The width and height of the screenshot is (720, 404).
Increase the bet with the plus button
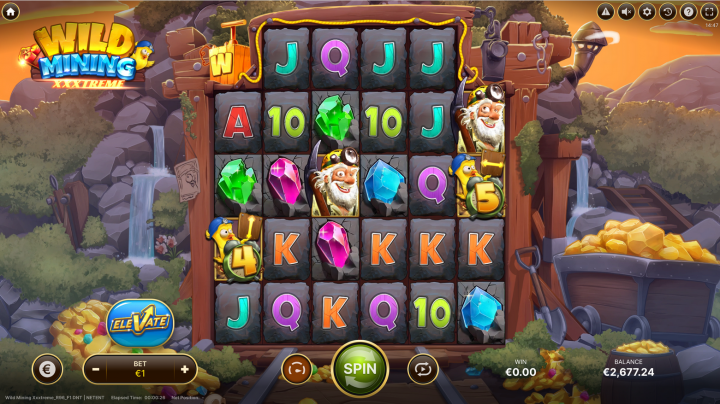click(x=184, y=369)
